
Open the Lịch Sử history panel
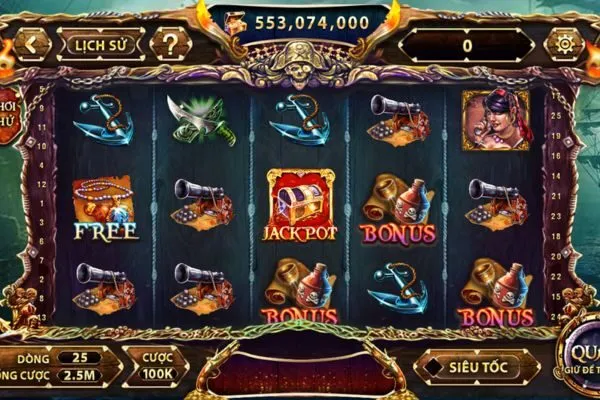point(102,44)
